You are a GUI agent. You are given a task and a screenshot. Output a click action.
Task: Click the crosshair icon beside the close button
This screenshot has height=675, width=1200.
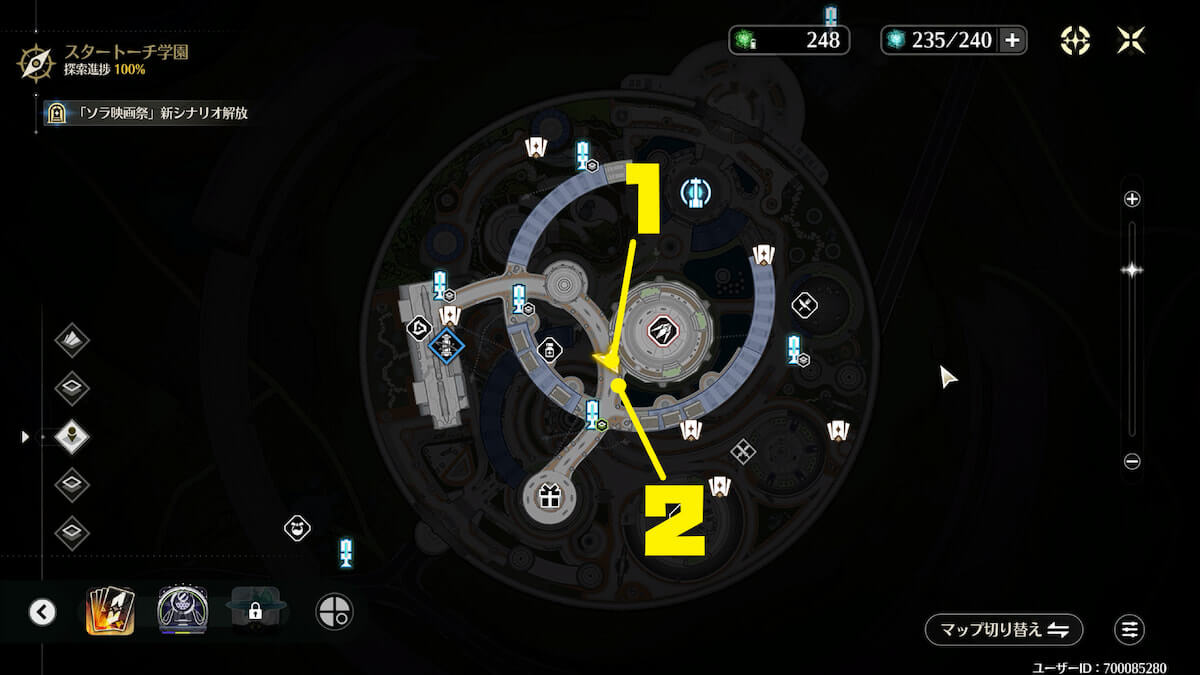1075,40
